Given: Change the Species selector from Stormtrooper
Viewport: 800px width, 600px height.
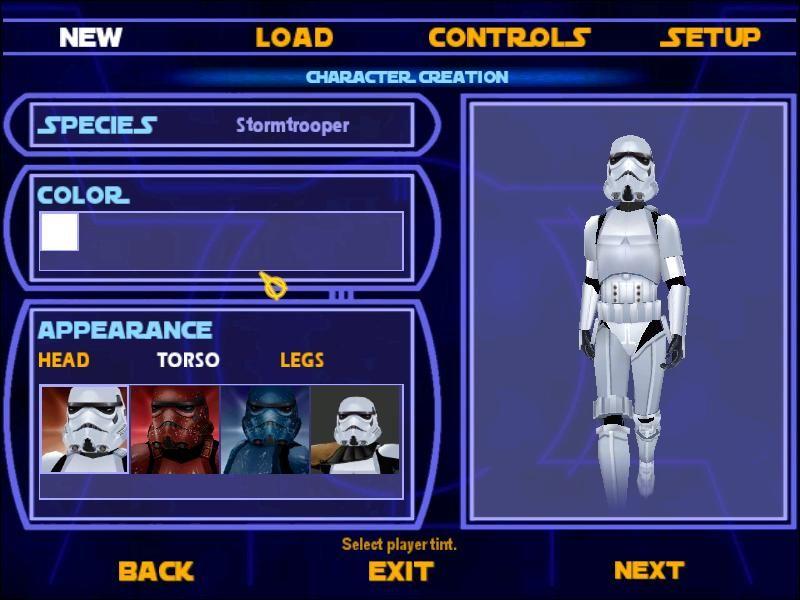Looking at the screenshot, I should click(x=292, y=125).
